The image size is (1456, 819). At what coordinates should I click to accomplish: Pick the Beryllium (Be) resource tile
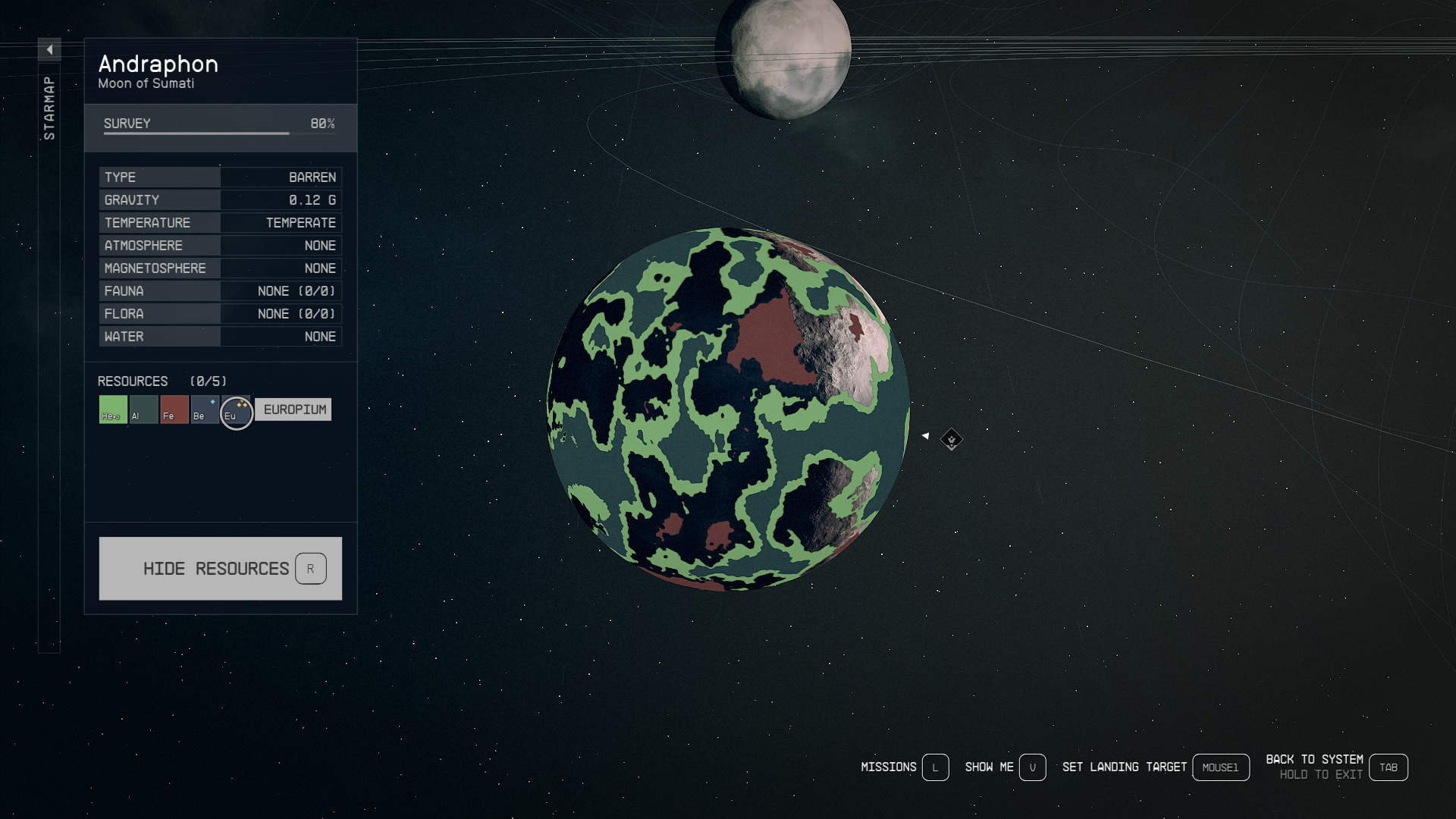click(x=205, y=409)
